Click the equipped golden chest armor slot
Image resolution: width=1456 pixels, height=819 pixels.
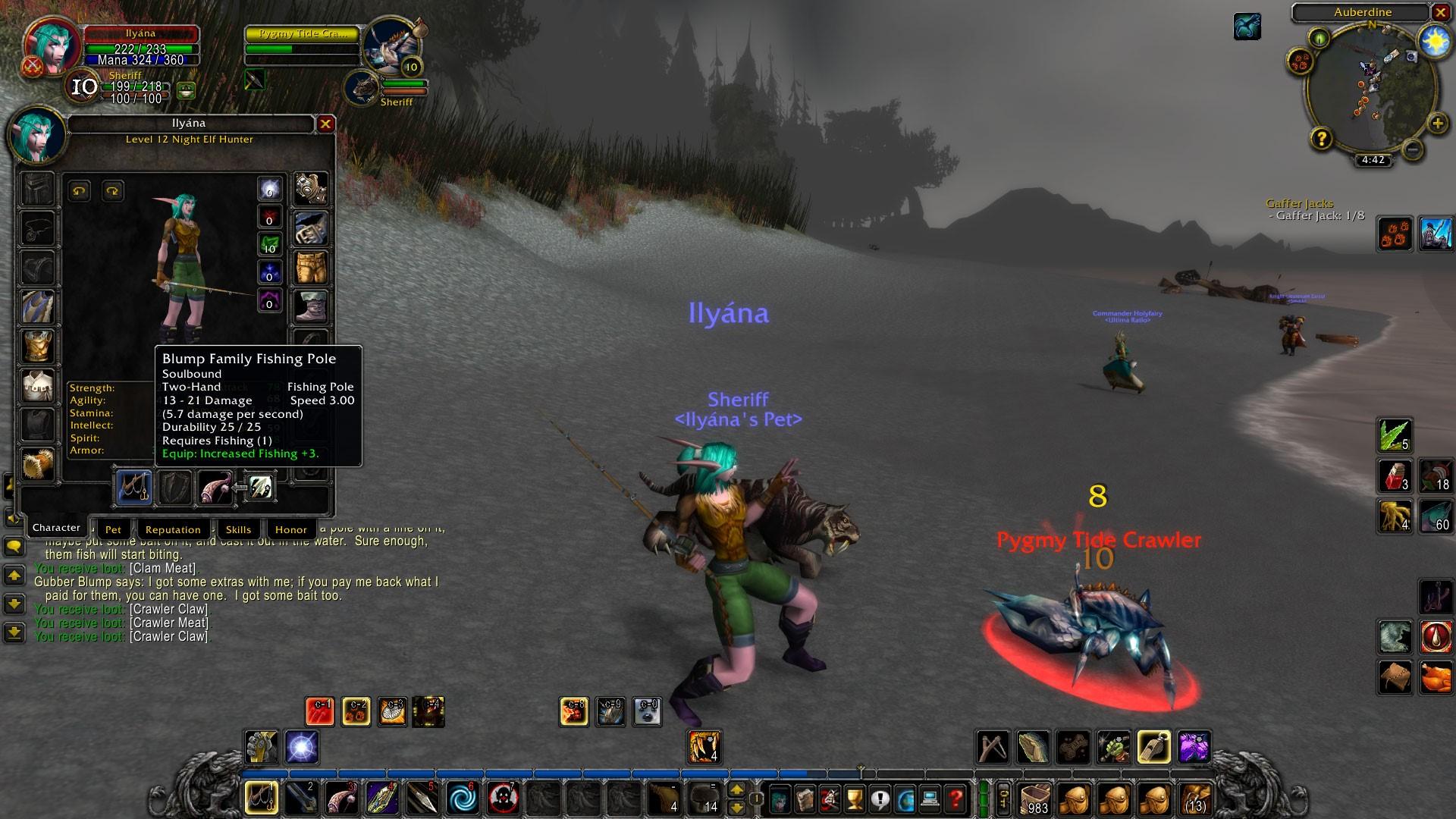pyautogui.click(x=37, y=347)
